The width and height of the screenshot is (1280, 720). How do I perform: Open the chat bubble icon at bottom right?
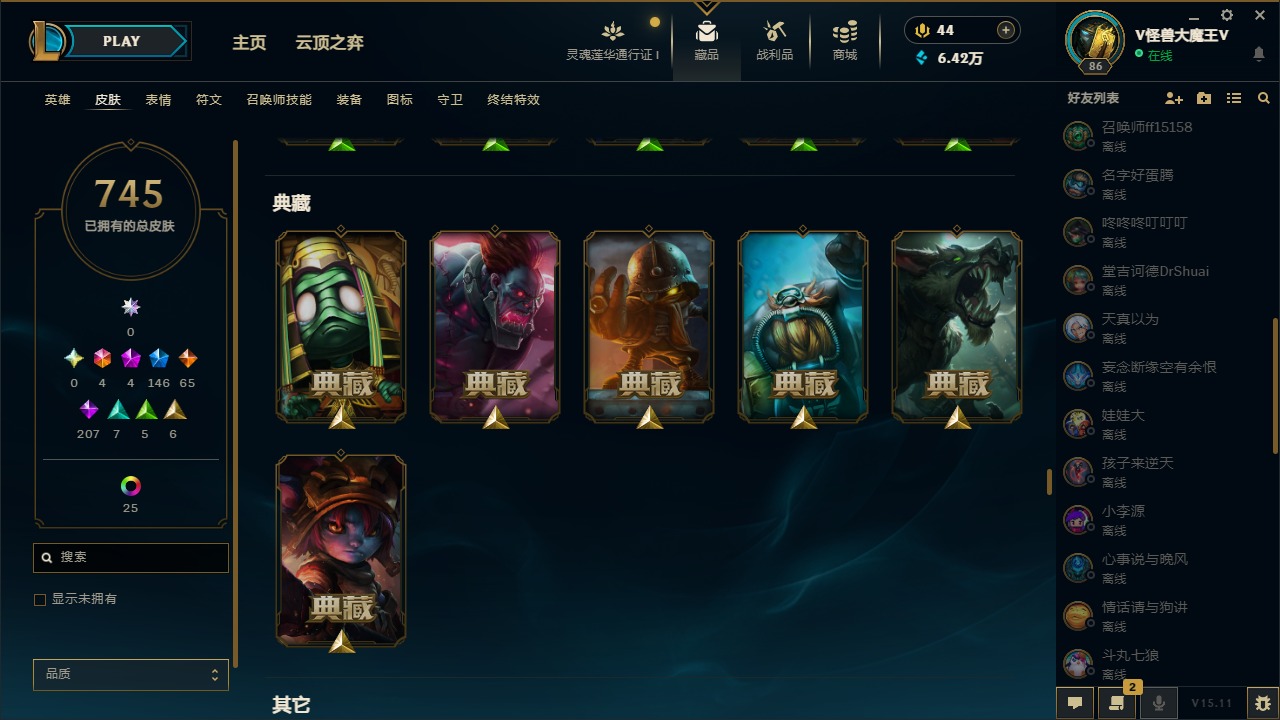point(1074,703)
